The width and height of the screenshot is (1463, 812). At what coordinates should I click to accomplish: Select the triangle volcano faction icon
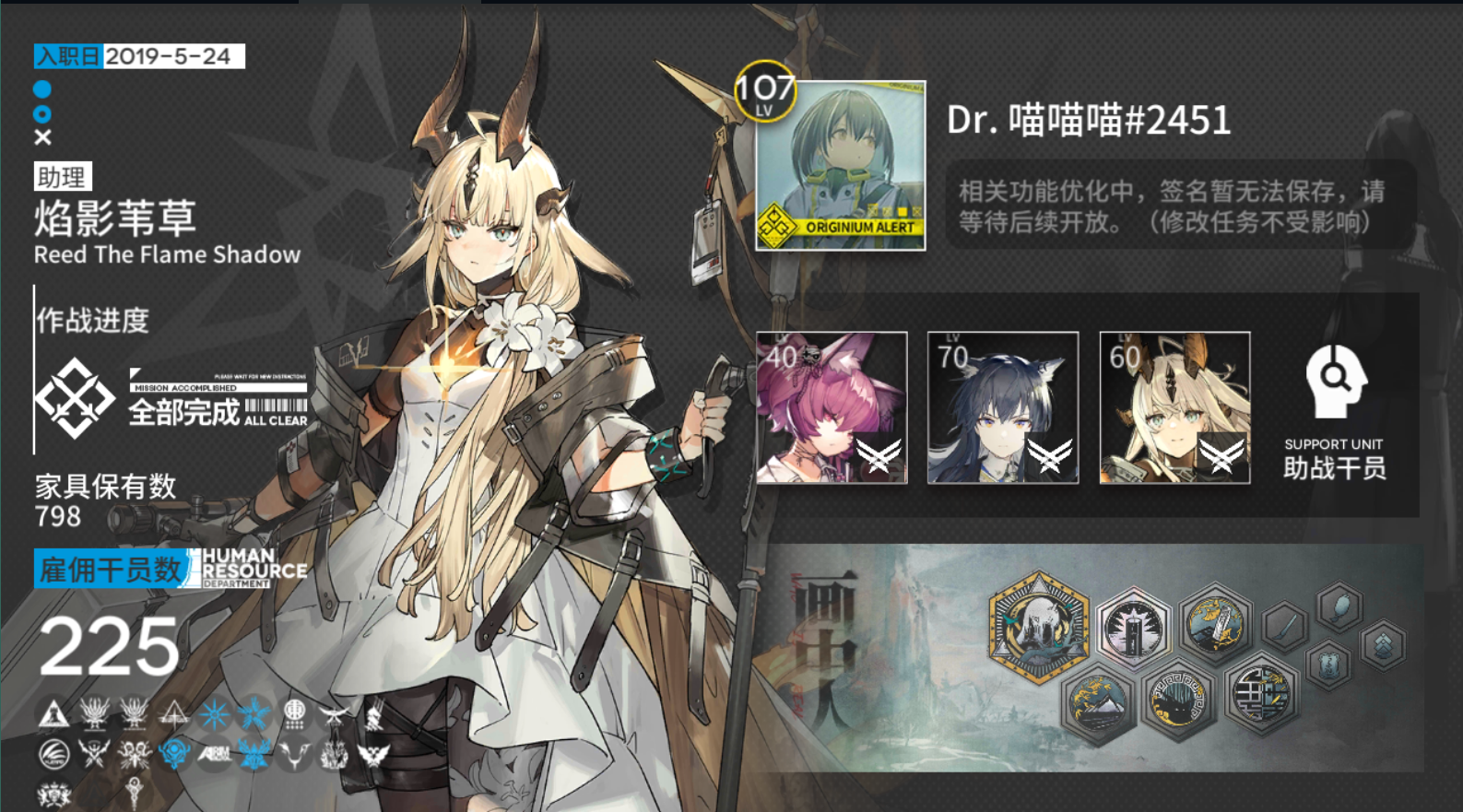[53, 712]
